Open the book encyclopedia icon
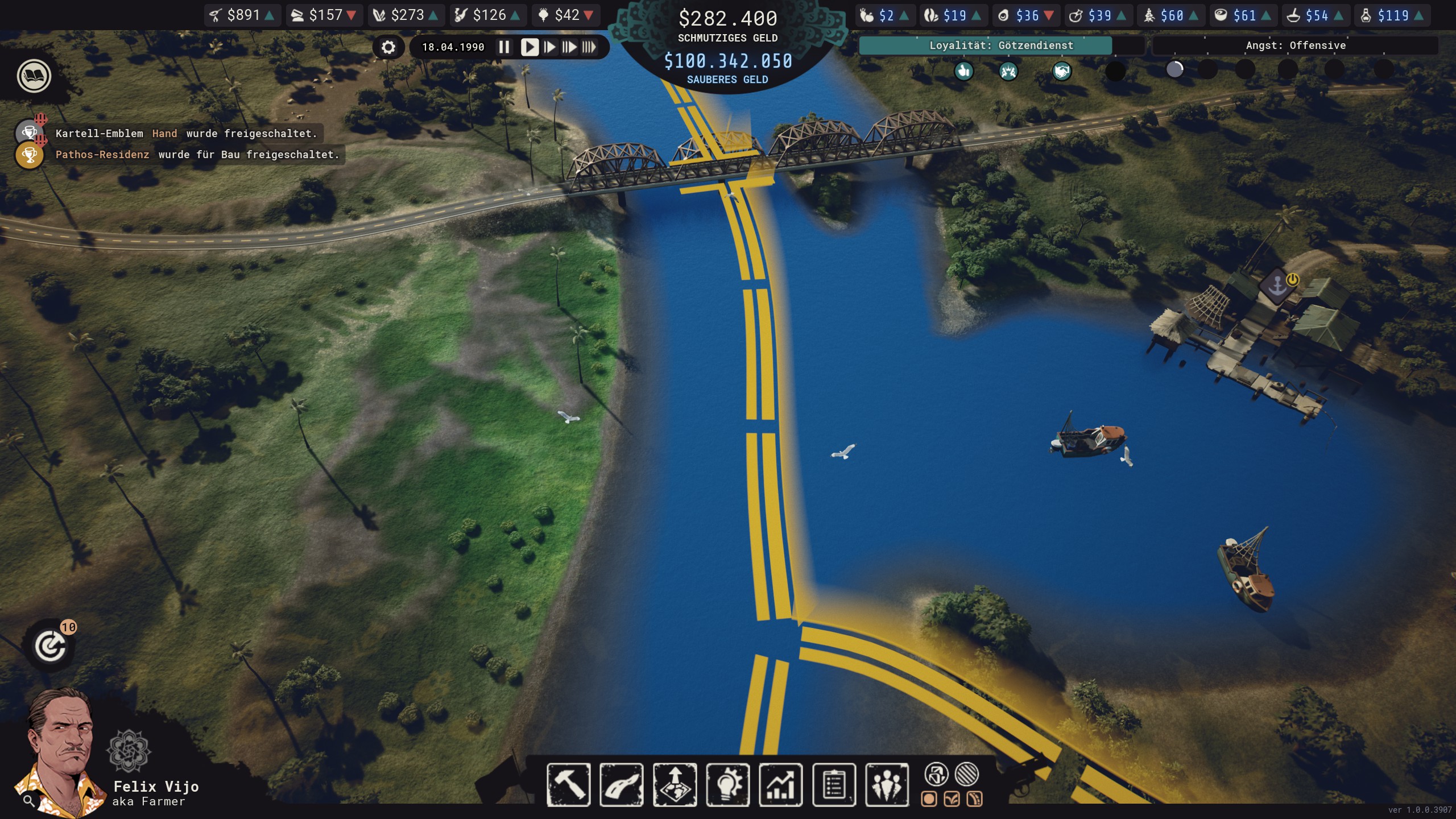The image size is (1456, 819). (34, 76)
